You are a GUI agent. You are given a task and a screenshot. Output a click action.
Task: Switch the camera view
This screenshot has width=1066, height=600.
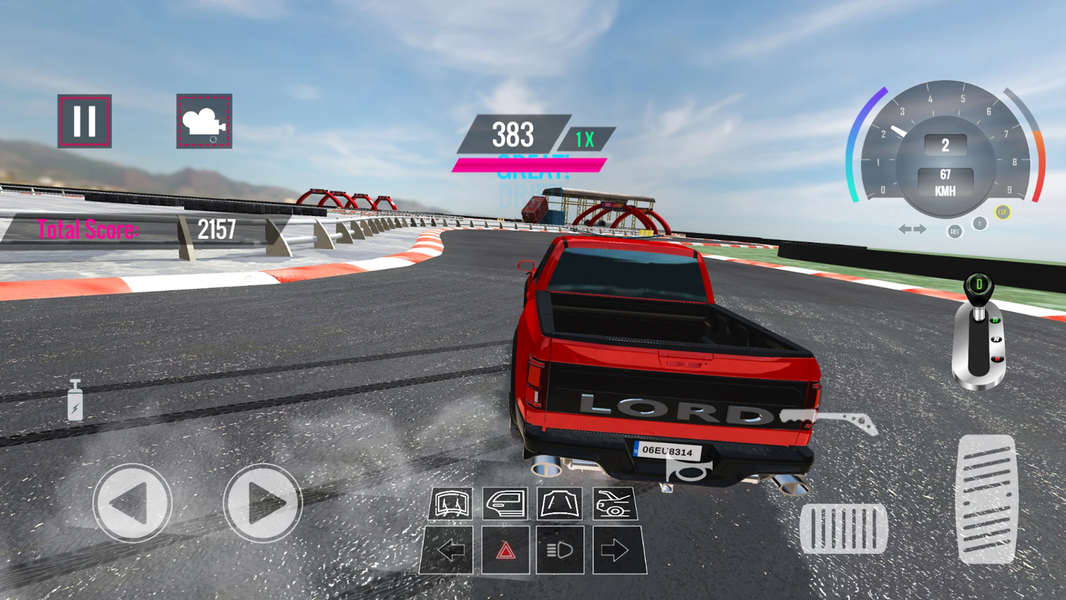[204, 121]
